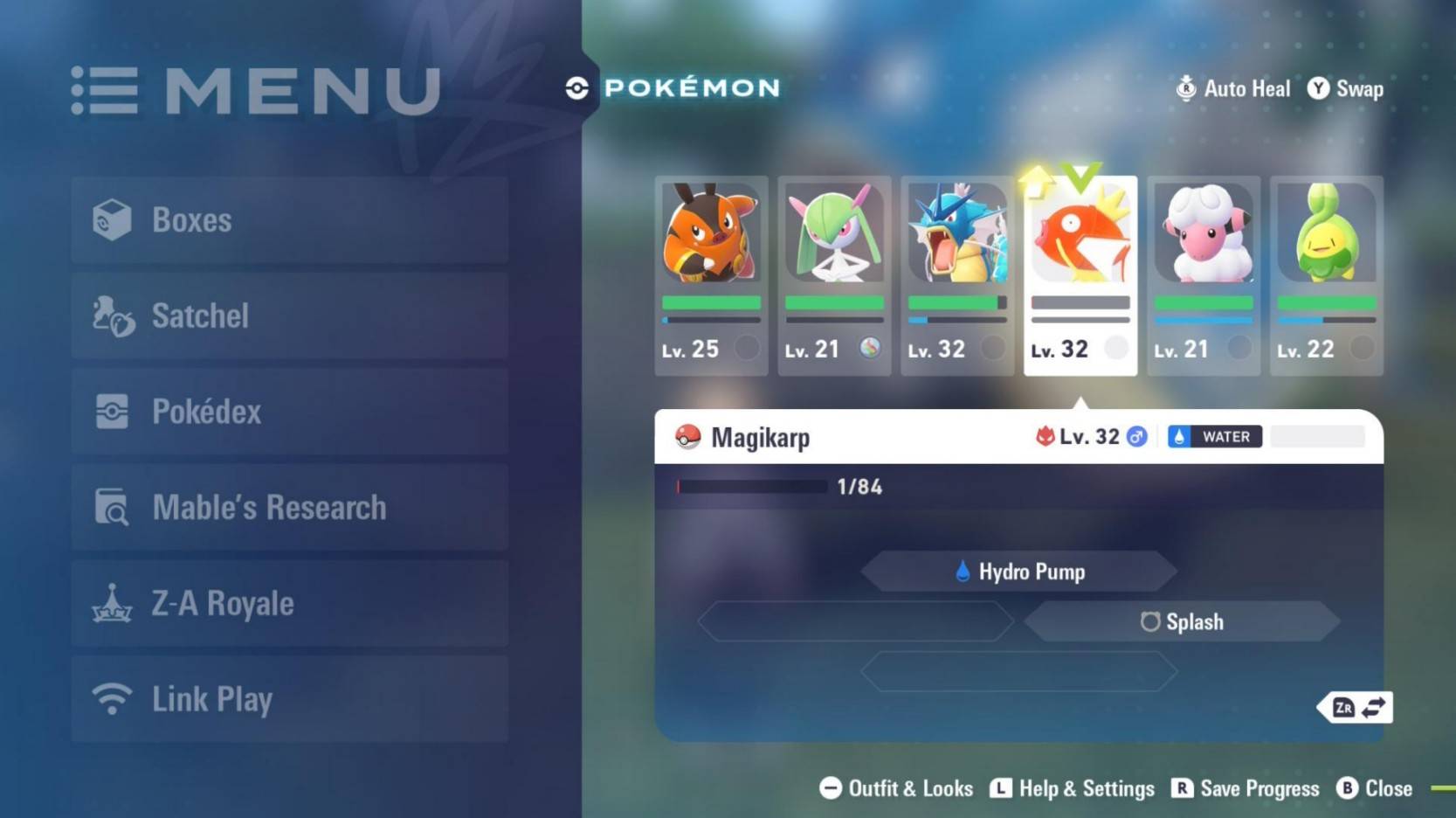
Task: Select the Kirlia party slot
Action: tap(834, 274)
